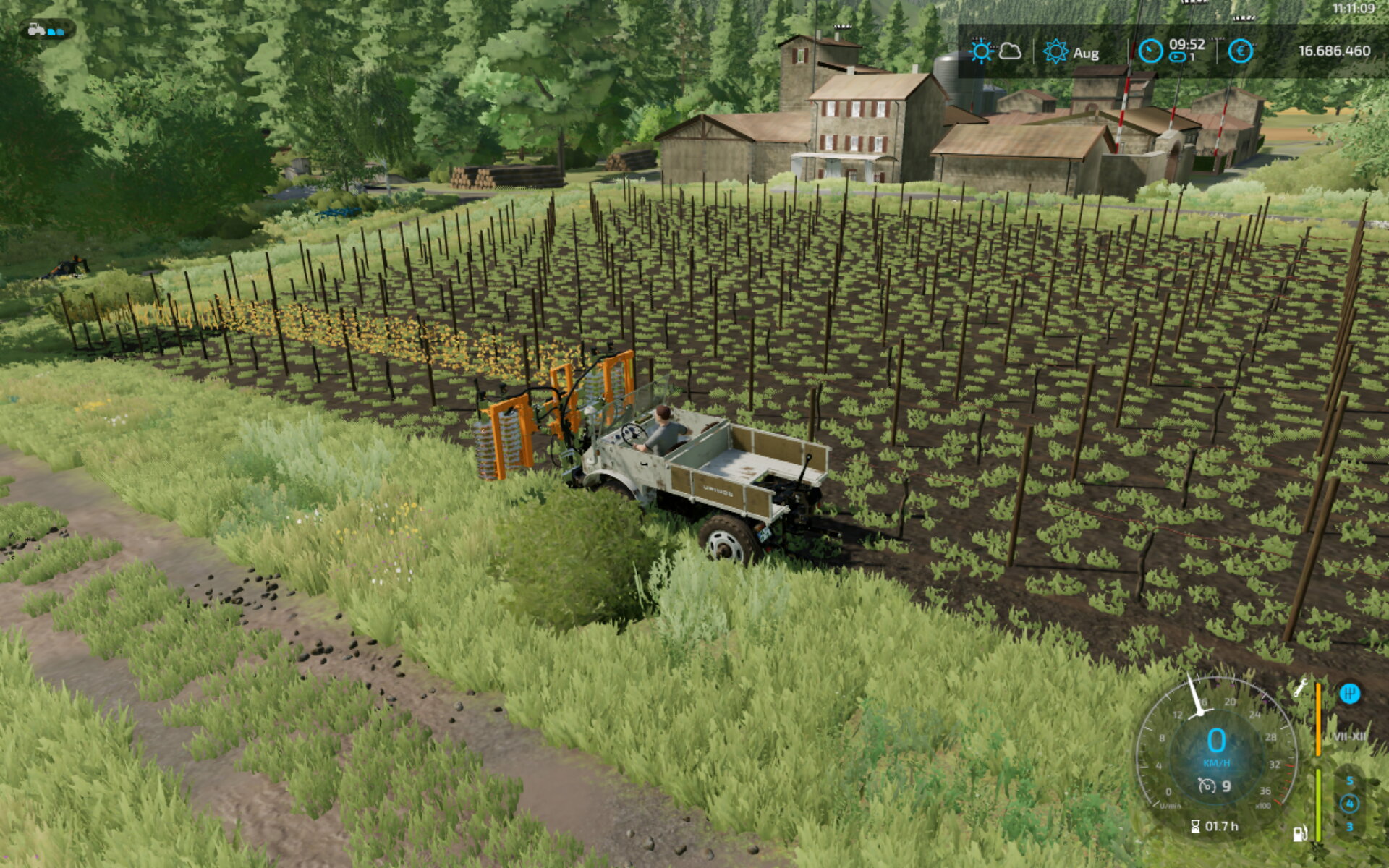Screen dimensions: 1389x868
Task: Click the tractor vehicle schema icon
Action: pos(46,30)
